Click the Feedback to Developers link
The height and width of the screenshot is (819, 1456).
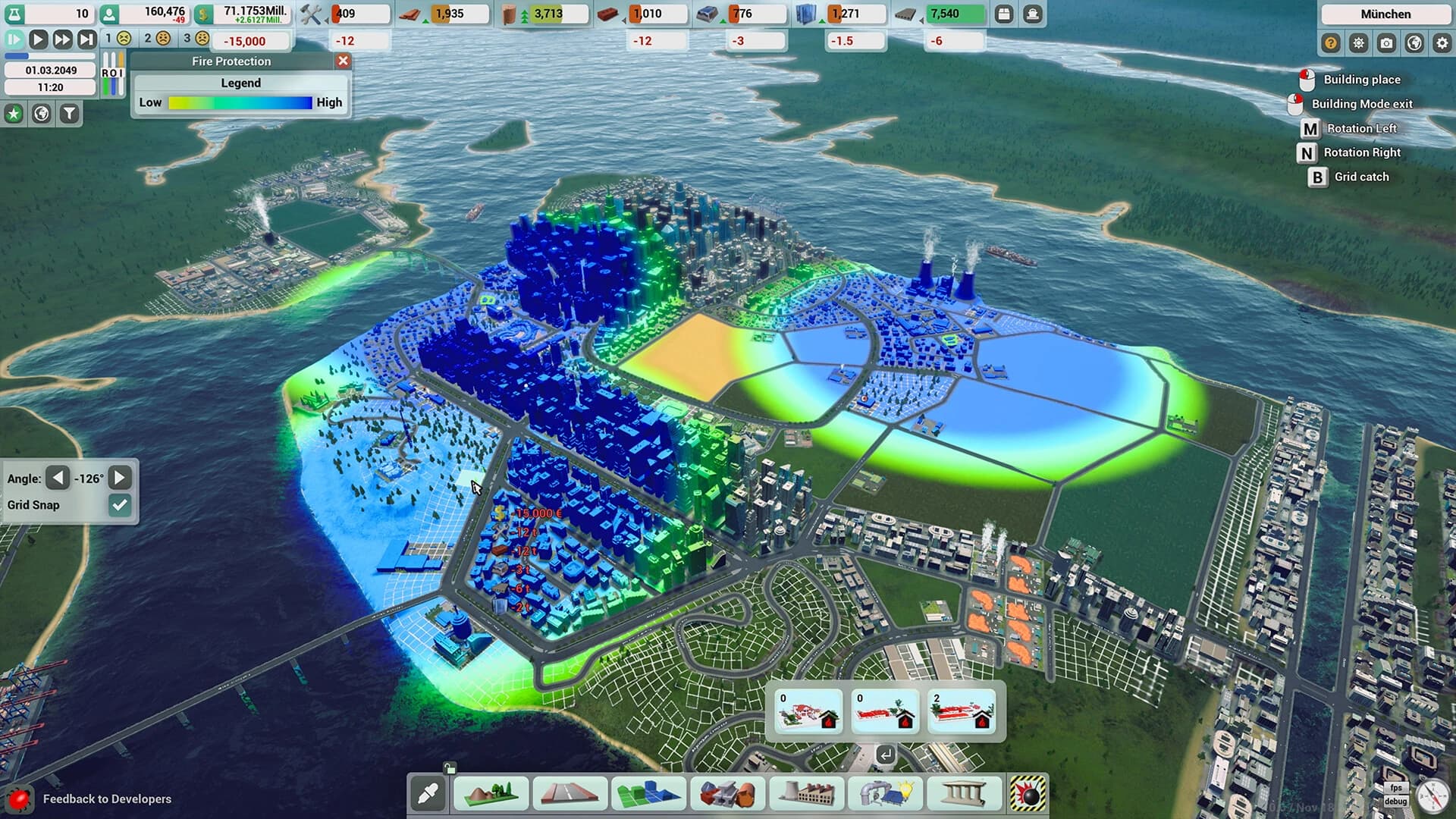(106, 799)
